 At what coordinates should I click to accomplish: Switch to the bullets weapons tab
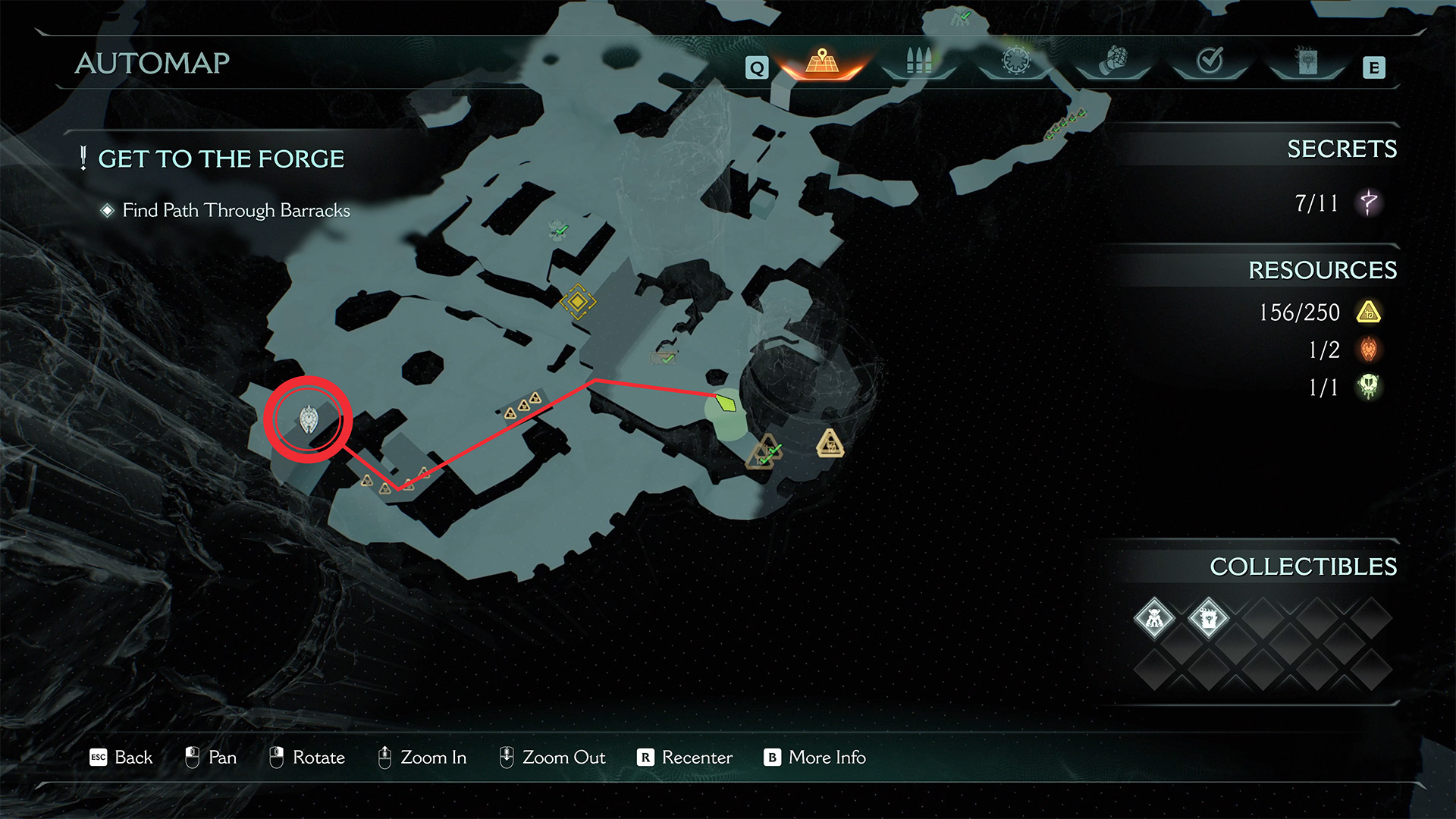[x=918, y=61]
